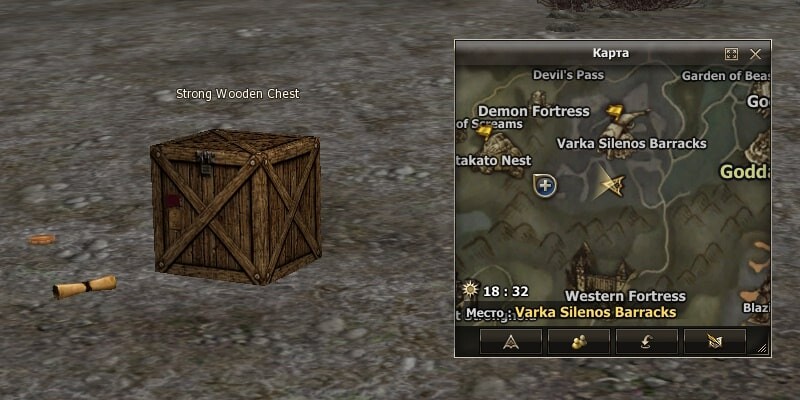Screen dimensions: 800x400
Task: Select the Demon Fortress flag marker
Action: (x=486, y=131)
